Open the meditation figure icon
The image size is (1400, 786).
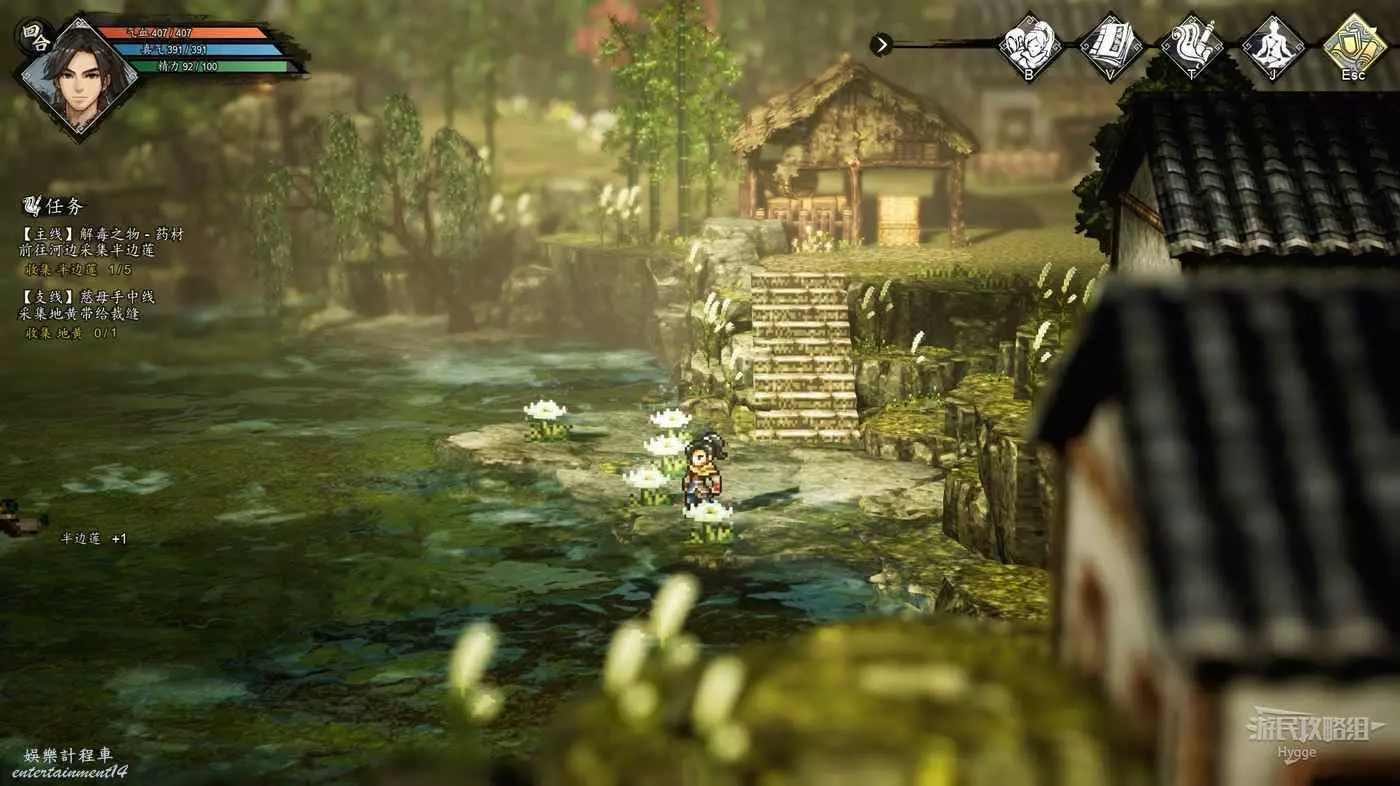(x=1273, y=44)
